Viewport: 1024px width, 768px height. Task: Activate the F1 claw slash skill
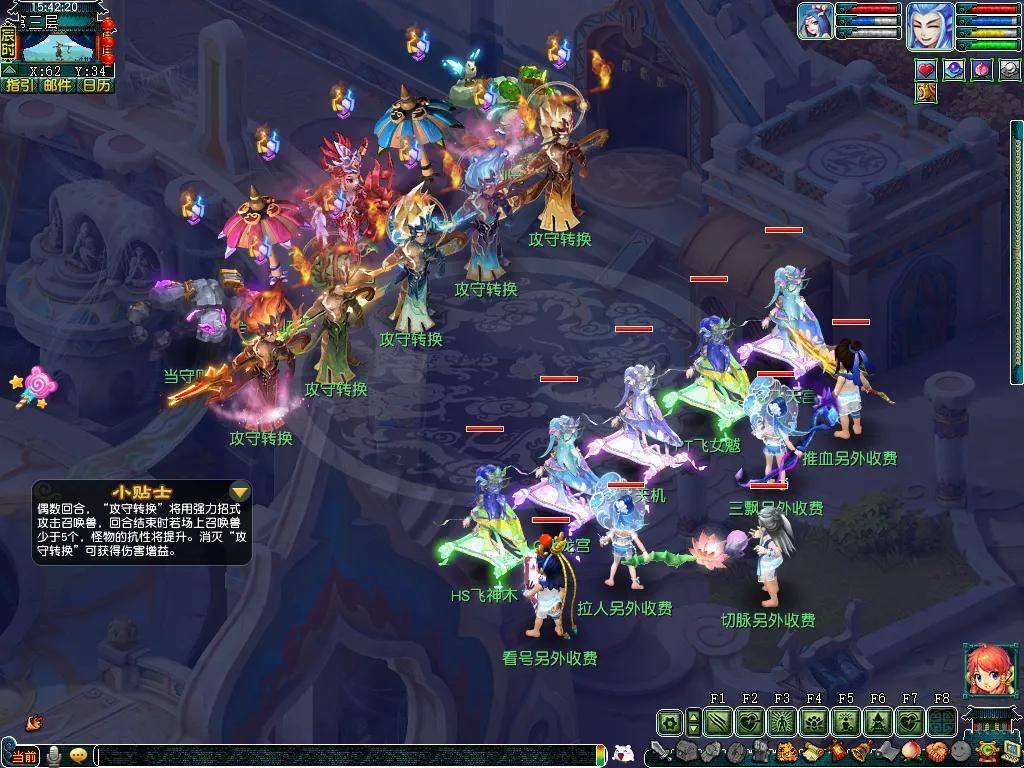tap(717, 721)
